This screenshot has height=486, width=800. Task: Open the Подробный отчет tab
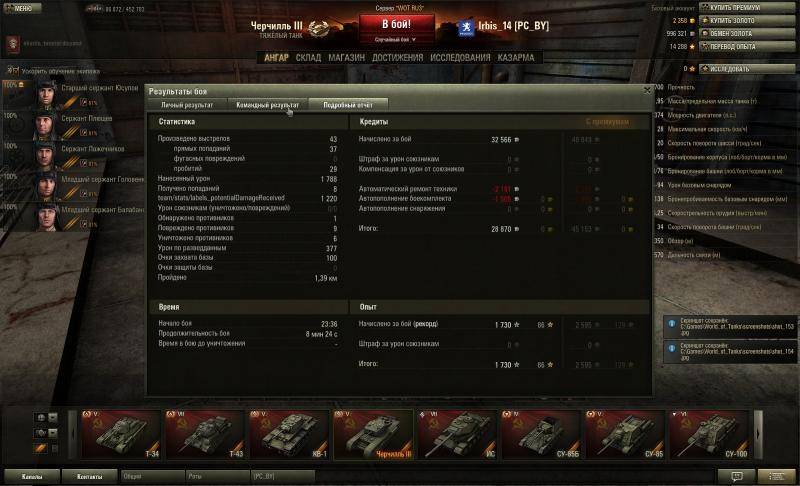pyautogui.click(x=348, y=104)
